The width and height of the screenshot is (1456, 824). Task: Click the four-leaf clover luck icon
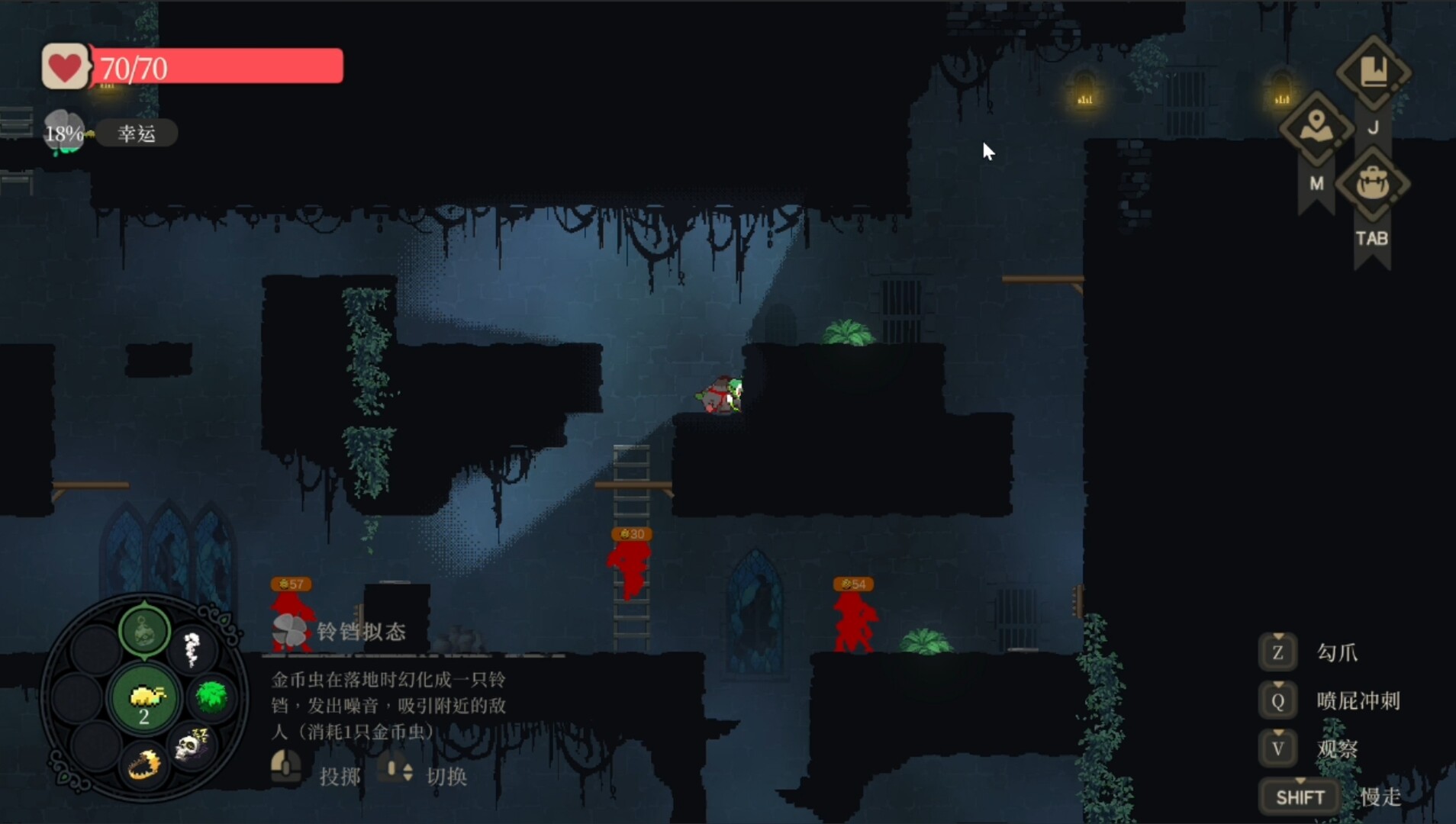coord(63,132)
